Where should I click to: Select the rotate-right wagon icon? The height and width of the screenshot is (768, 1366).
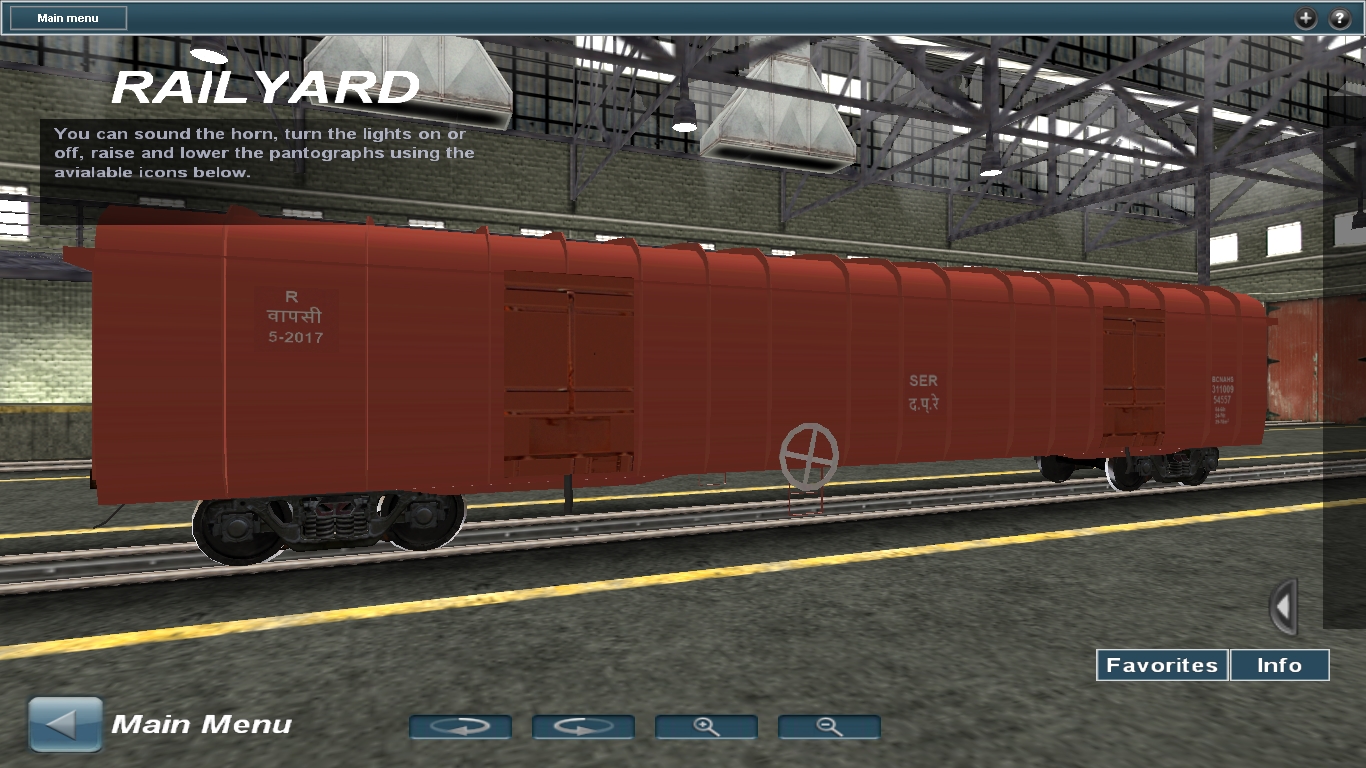pyautogui.click(x=584, y=727)
